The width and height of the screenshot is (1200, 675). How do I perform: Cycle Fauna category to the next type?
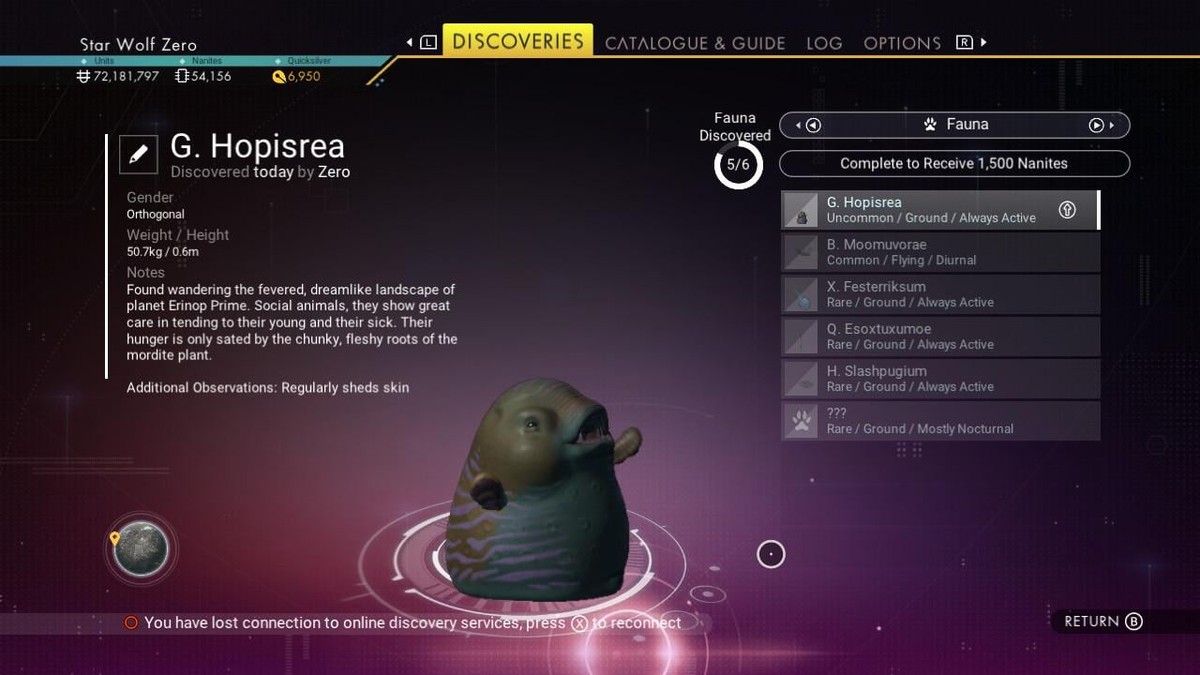point(1096,125)
